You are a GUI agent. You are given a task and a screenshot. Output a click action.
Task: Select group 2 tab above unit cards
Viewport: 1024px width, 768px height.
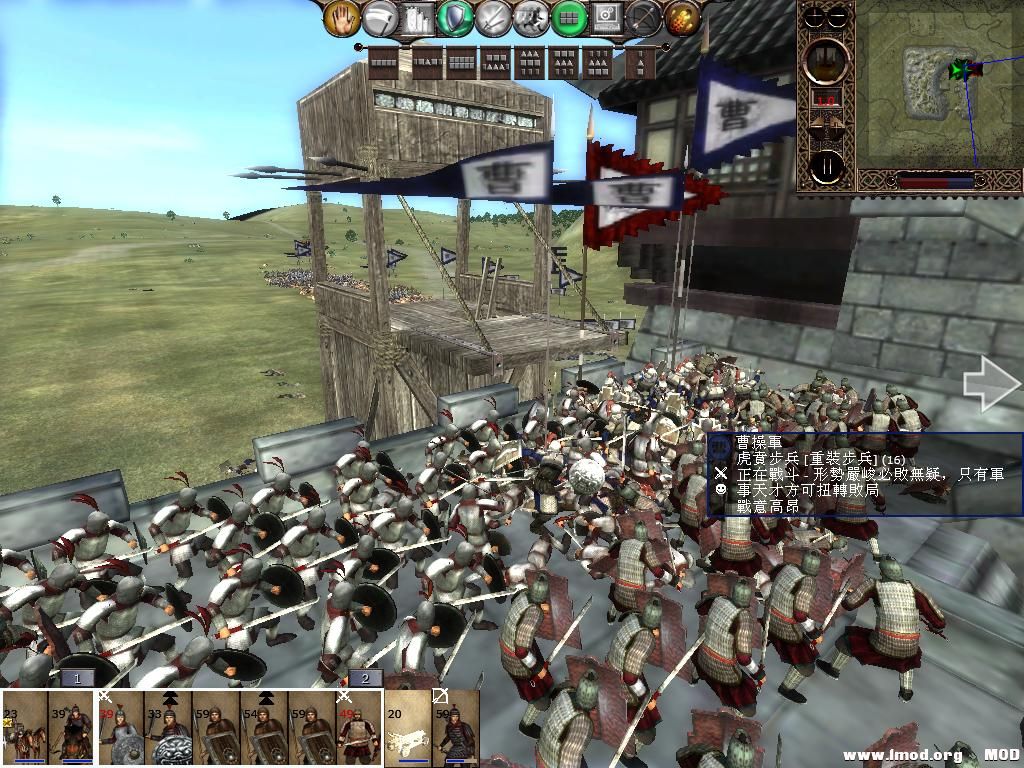(366, 678)
